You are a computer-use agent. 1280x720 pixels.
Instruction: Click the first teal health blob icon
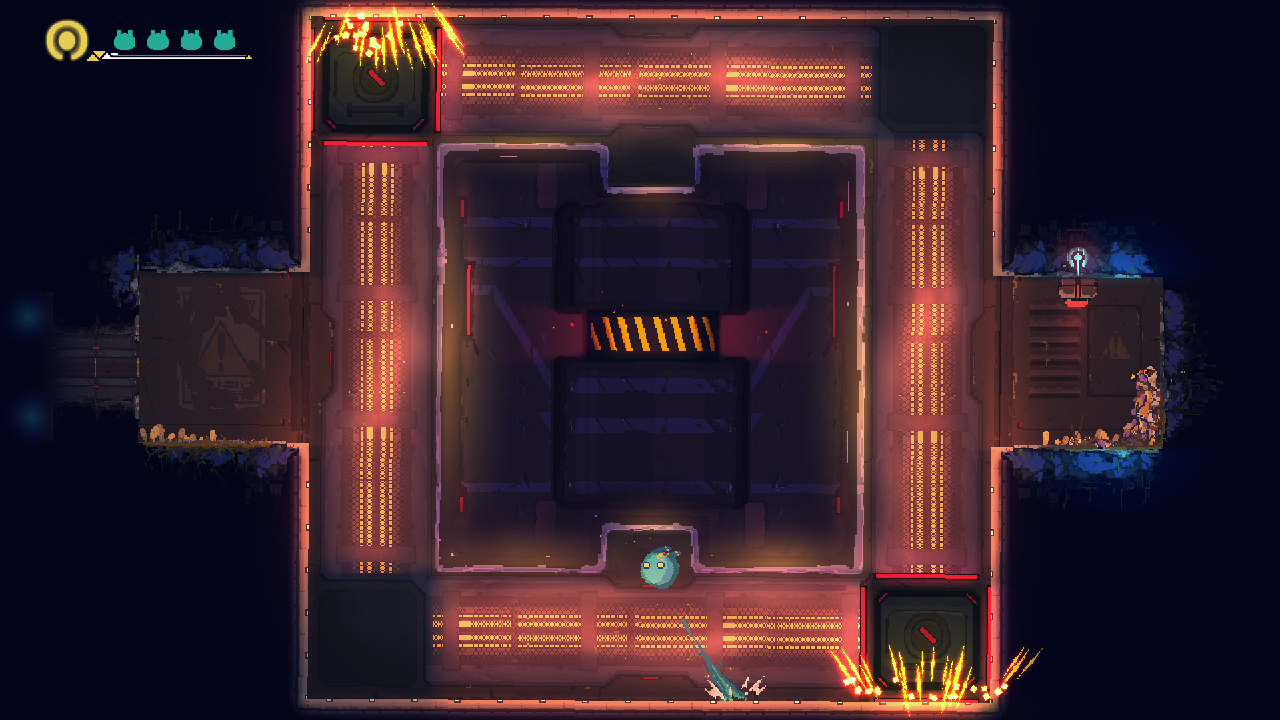tap(125, 39)
